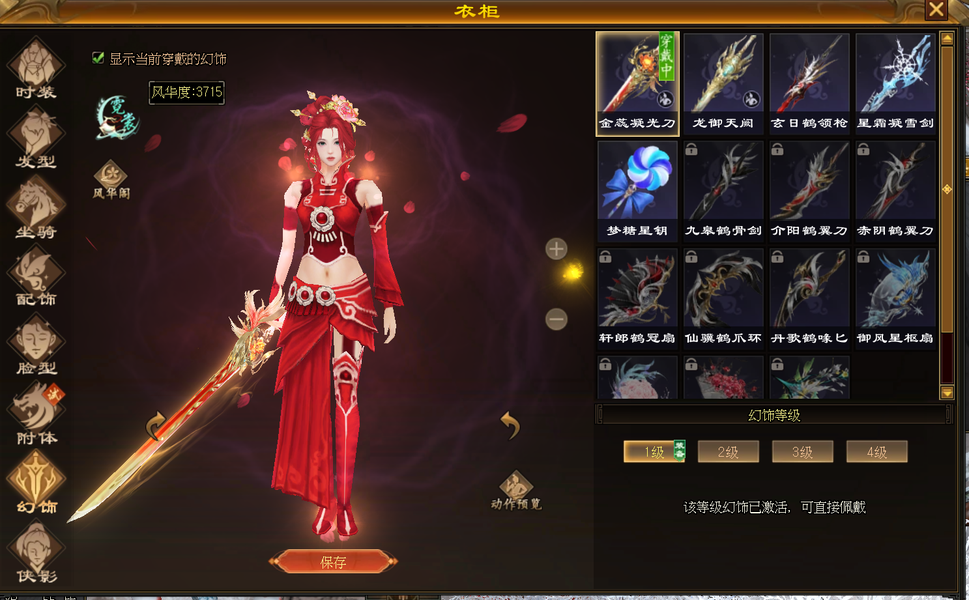Select the 2级 level button
969x600 pixels.
(x=728, y=452)
